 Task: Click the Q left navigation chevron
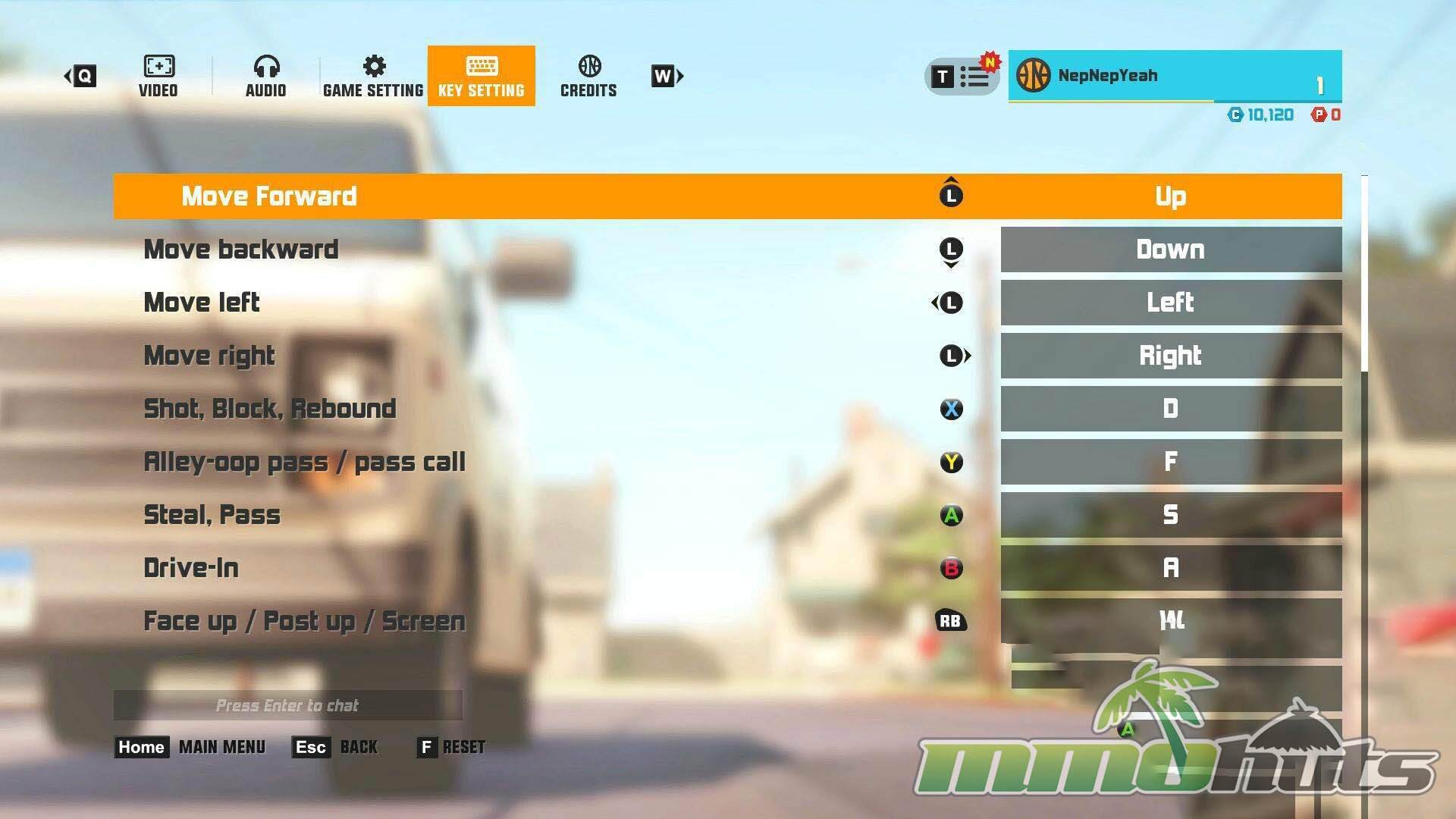[x=80, y=75]
